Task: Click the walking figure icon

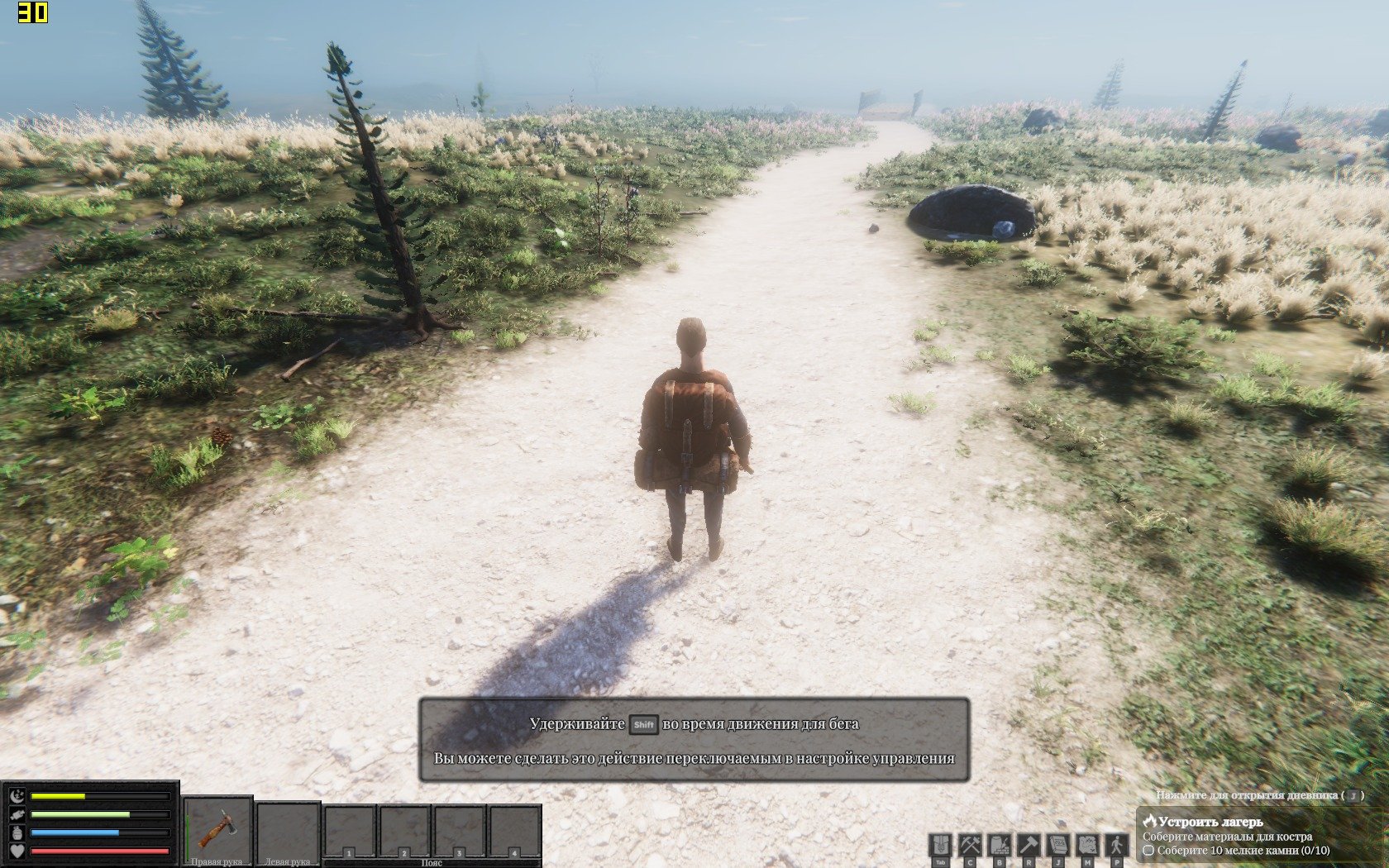Action: pos(1116,845)
